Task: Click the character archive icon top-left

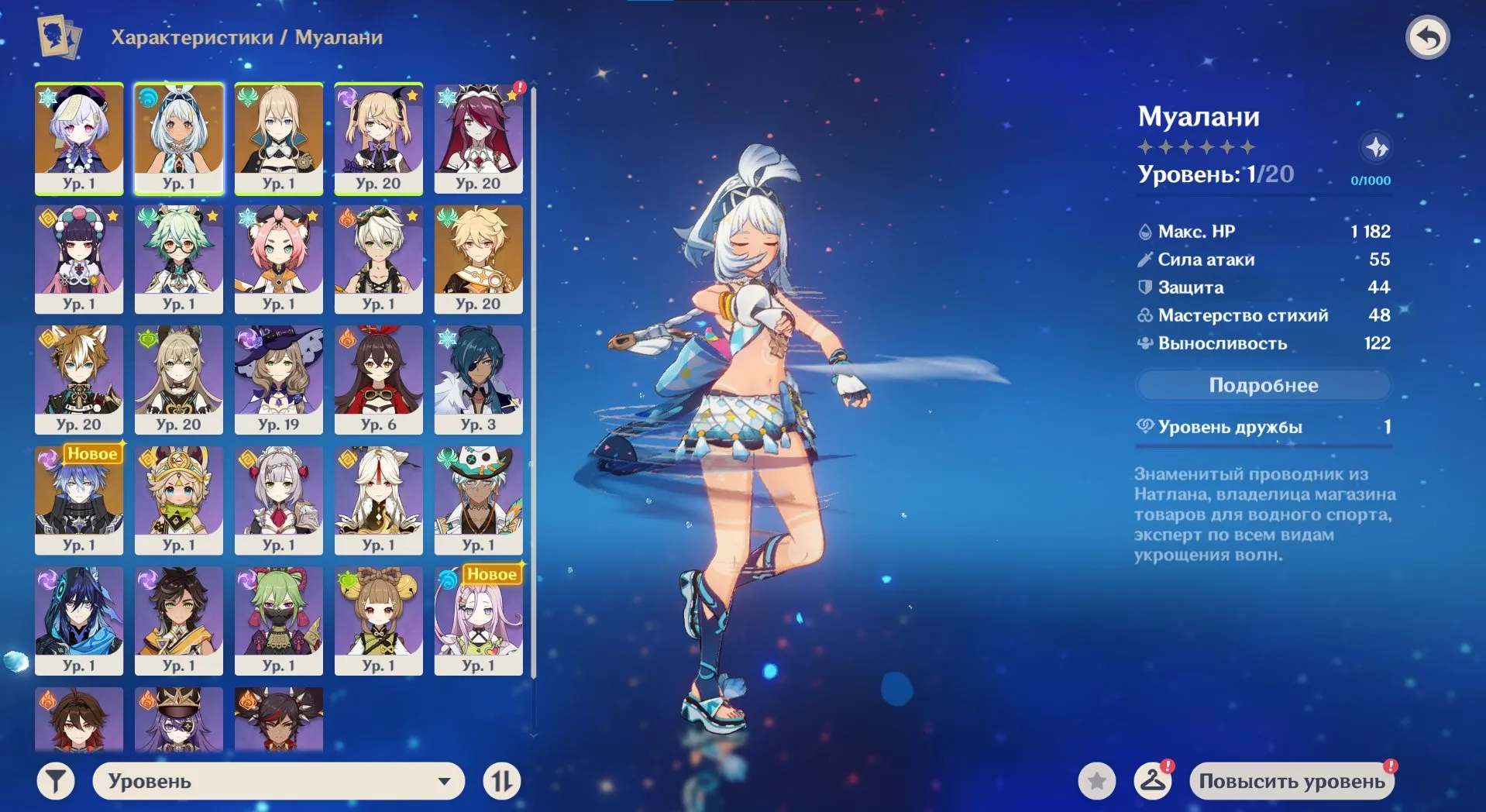Action: (59, 37)
